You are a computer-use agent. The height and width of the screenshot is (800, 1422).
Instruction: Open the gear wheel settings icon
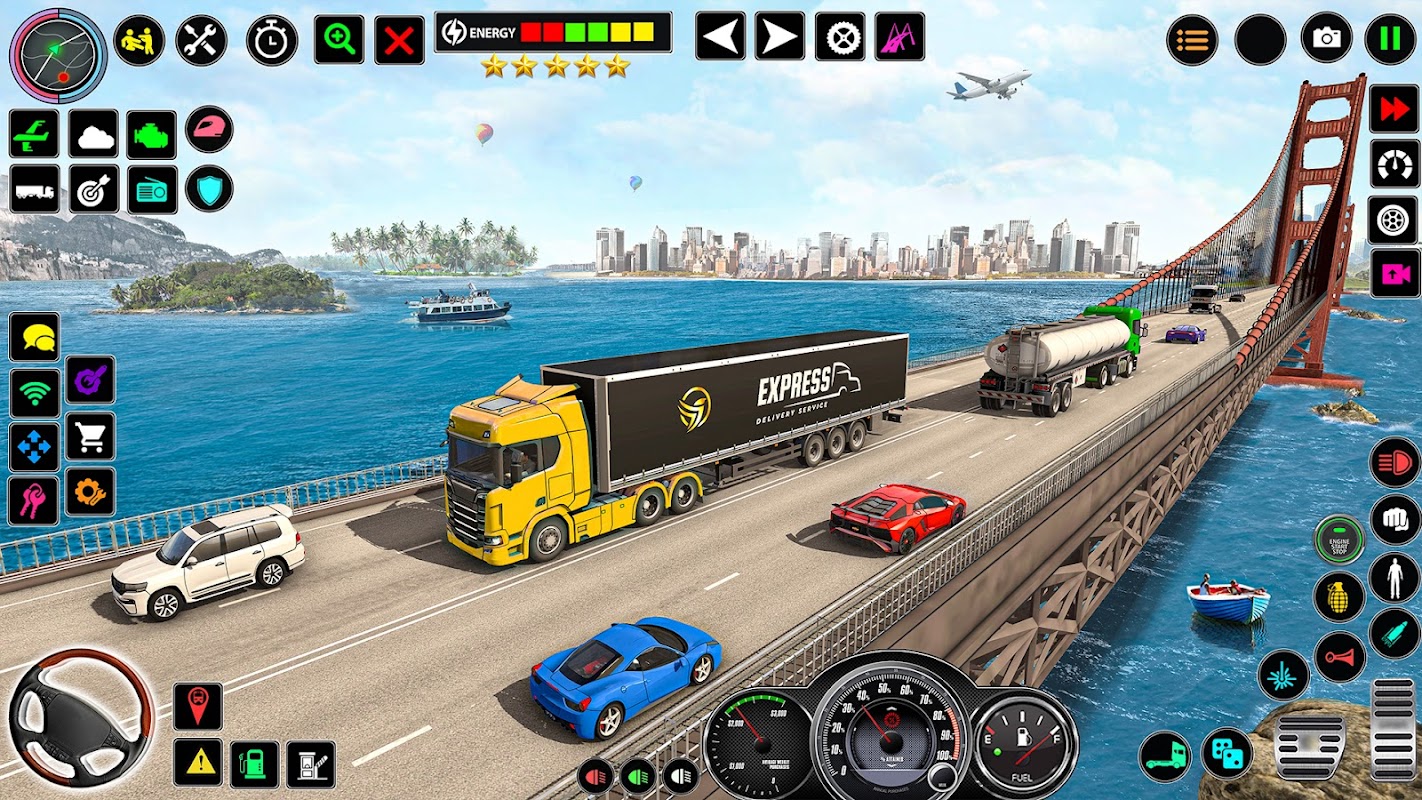coord(840,37)
